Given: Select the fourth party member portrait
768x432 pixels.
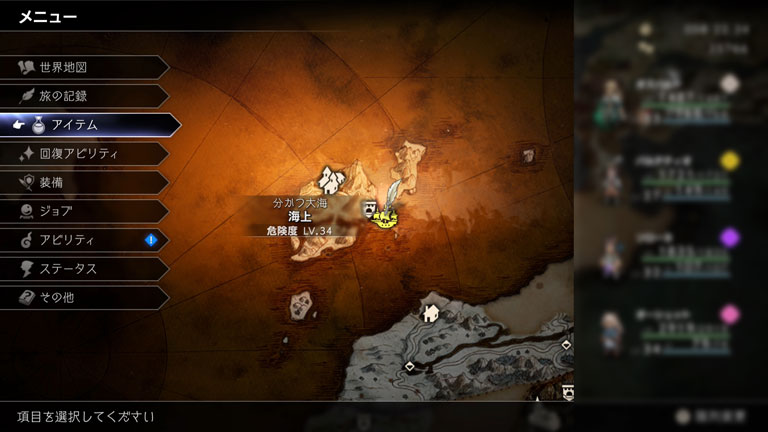Looking at the screenshot, I should point(609,333).
